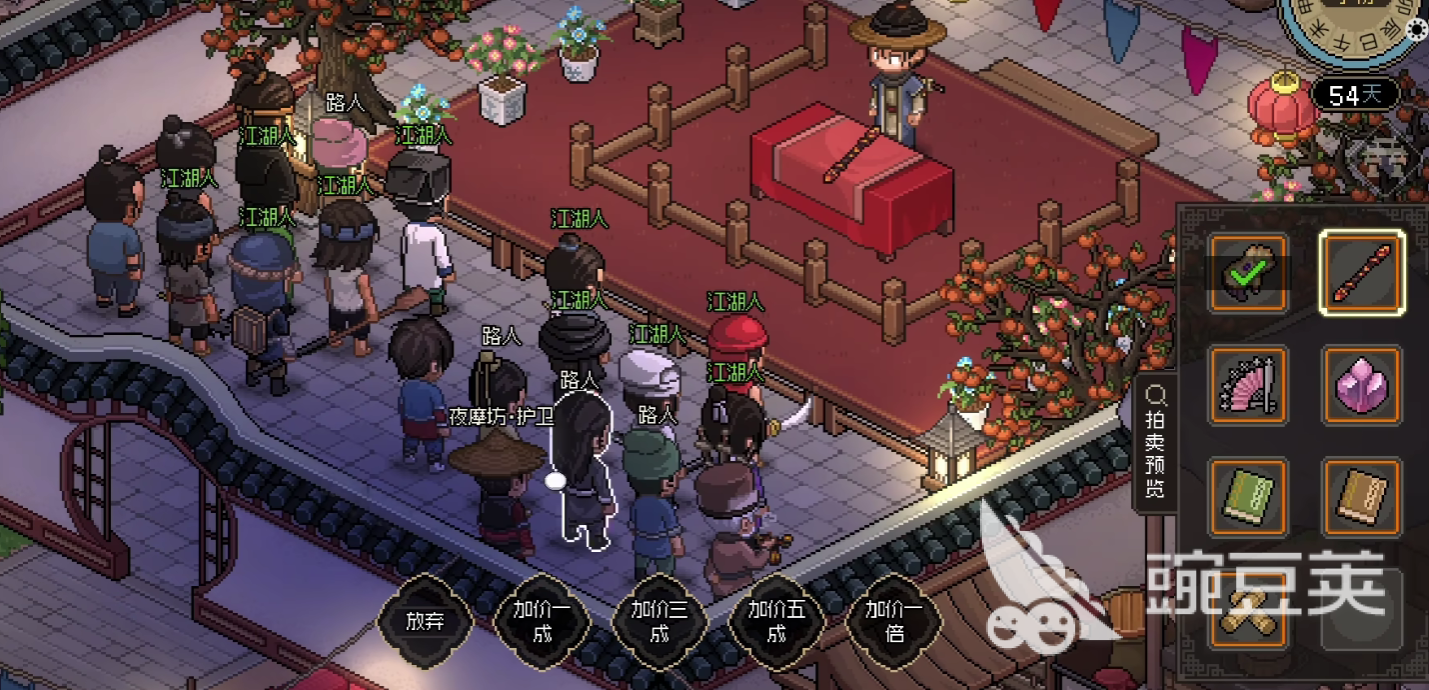Image resolution: width=1429 pixels, height=690 pixels.
Task: Open the 拍卖预览 auction preview tab
Action: pos(1155,446)
